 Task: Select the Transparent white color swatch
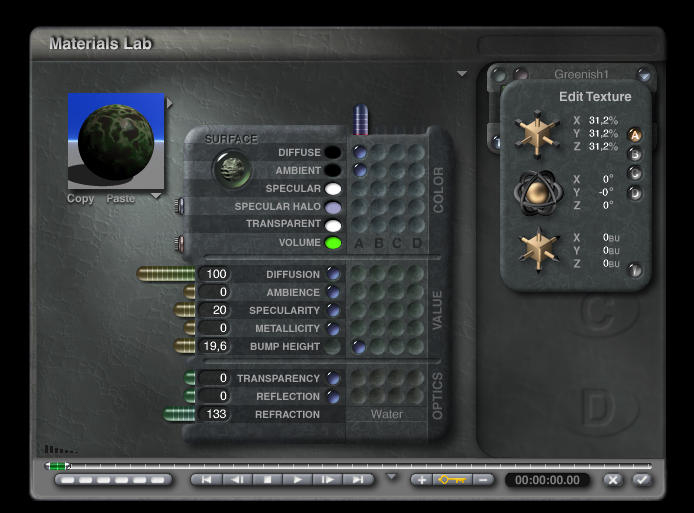click(x=333, y=225)
